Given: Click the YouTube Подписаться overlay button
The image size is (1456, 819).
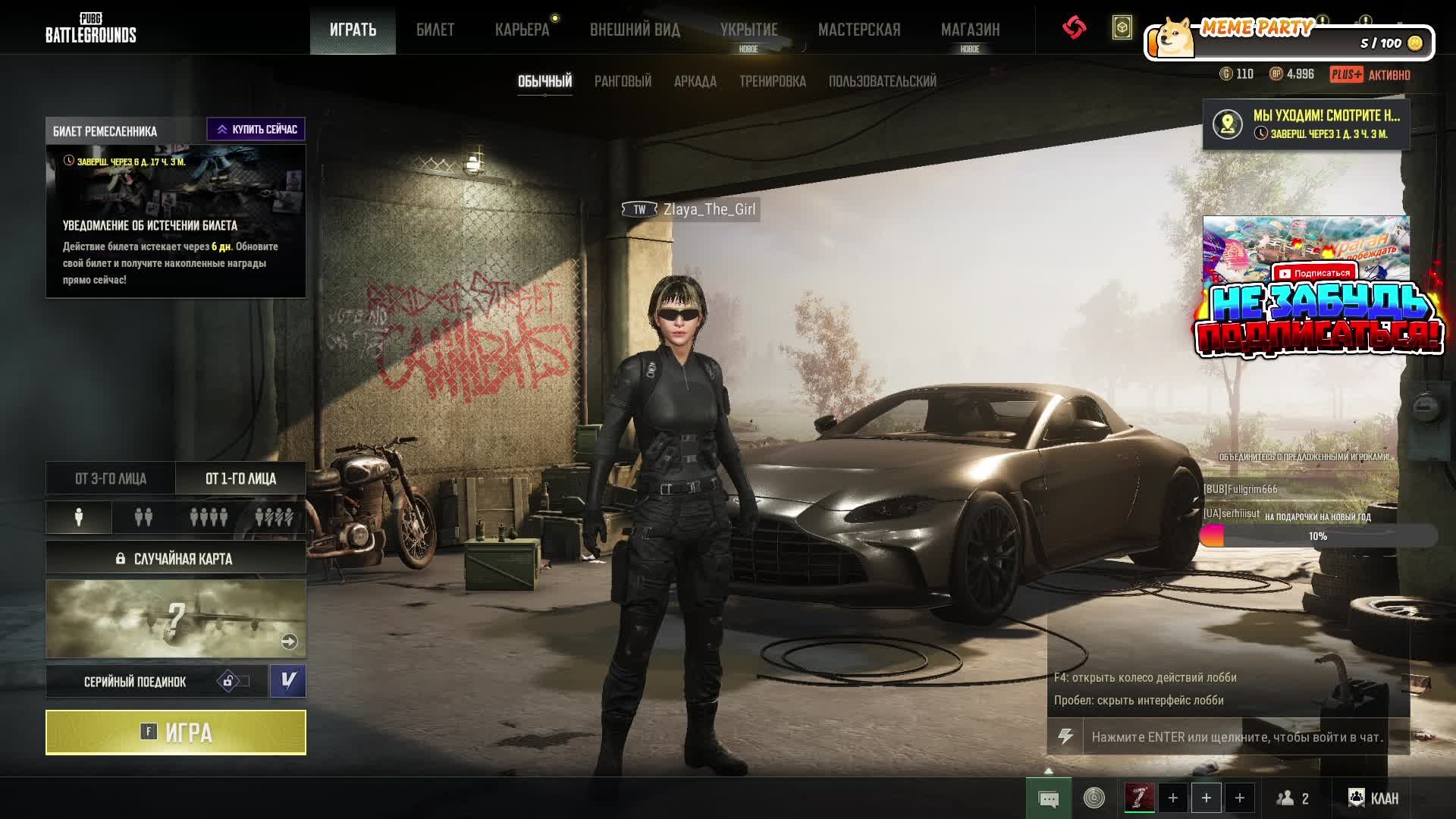Looking at the screenshot, I should tap(1314, 273).
